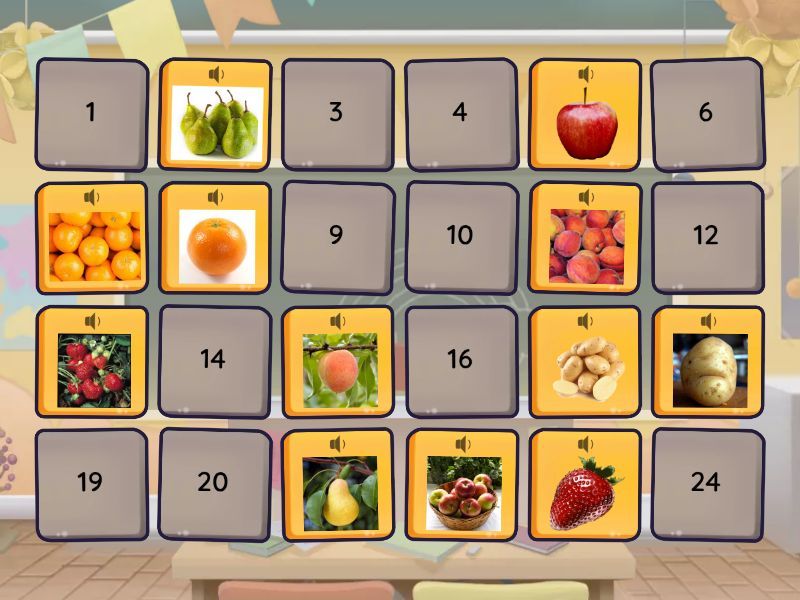Reveal tile number 3
This screenshot has width=800, height=600.
337,113
